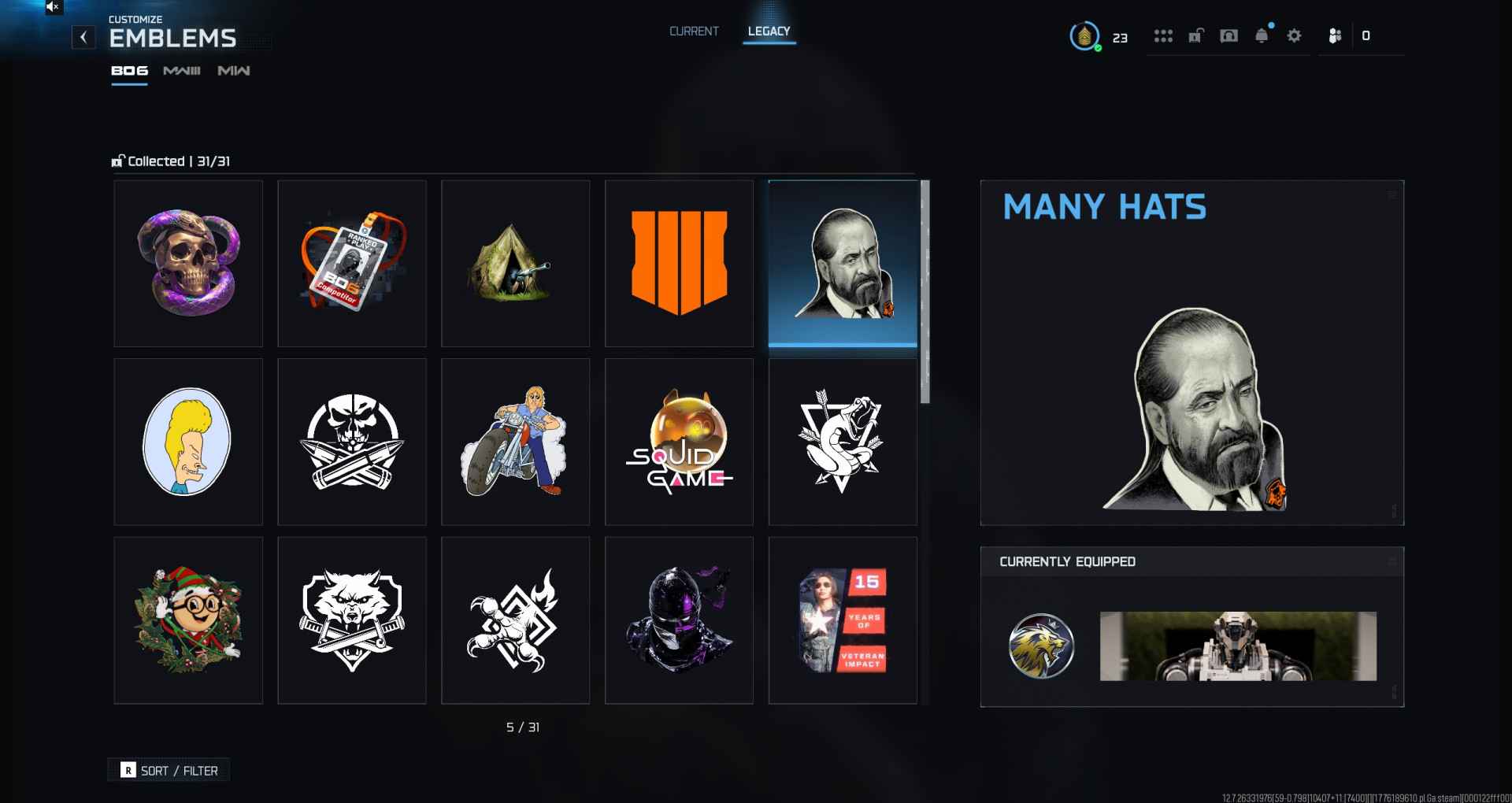Switch to the LEGACY section
The height and width of the screenshot is (803, 1512).
pyautogui.click(x=769, y=31)
